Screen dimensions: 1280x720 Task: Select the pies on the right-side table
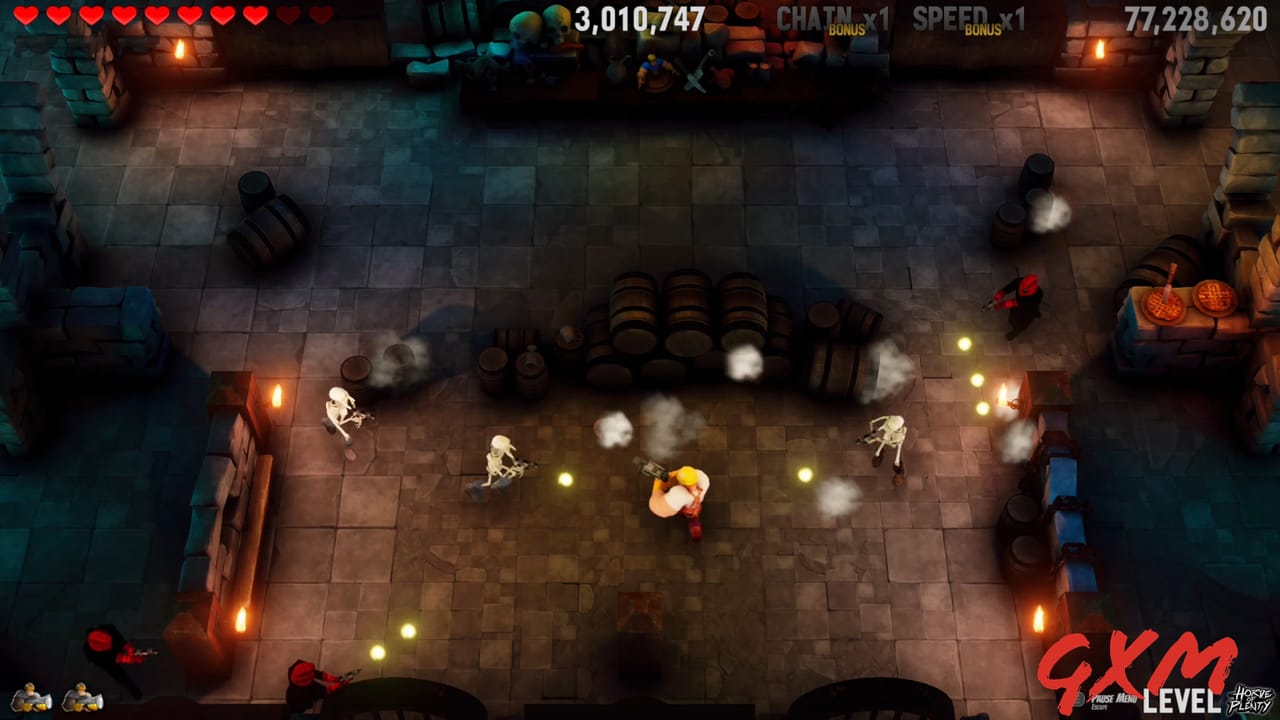1190,300
